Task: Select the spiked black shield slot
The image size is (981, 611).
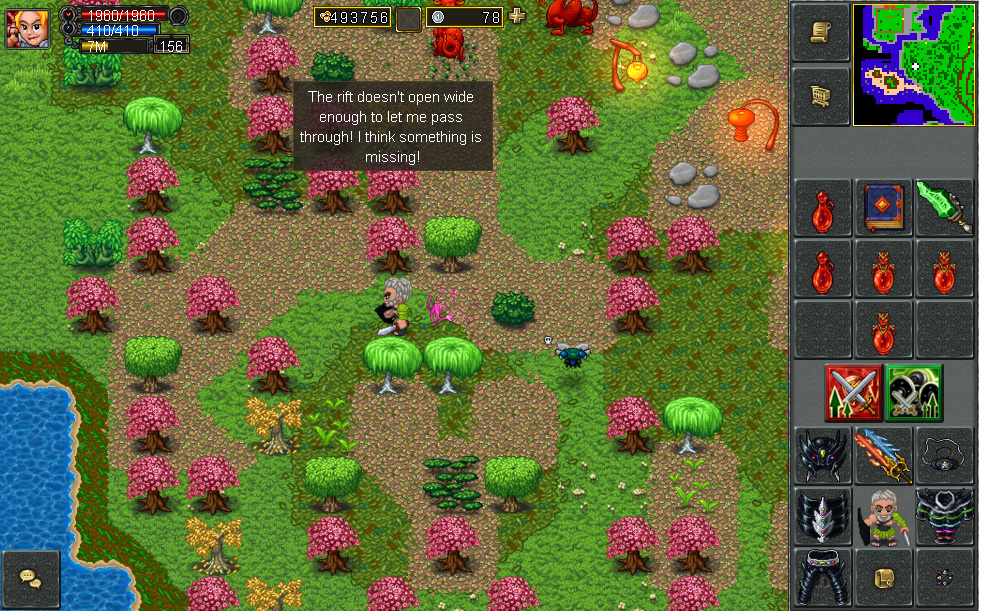Action: pyautogui.click(x=822, y=516)
